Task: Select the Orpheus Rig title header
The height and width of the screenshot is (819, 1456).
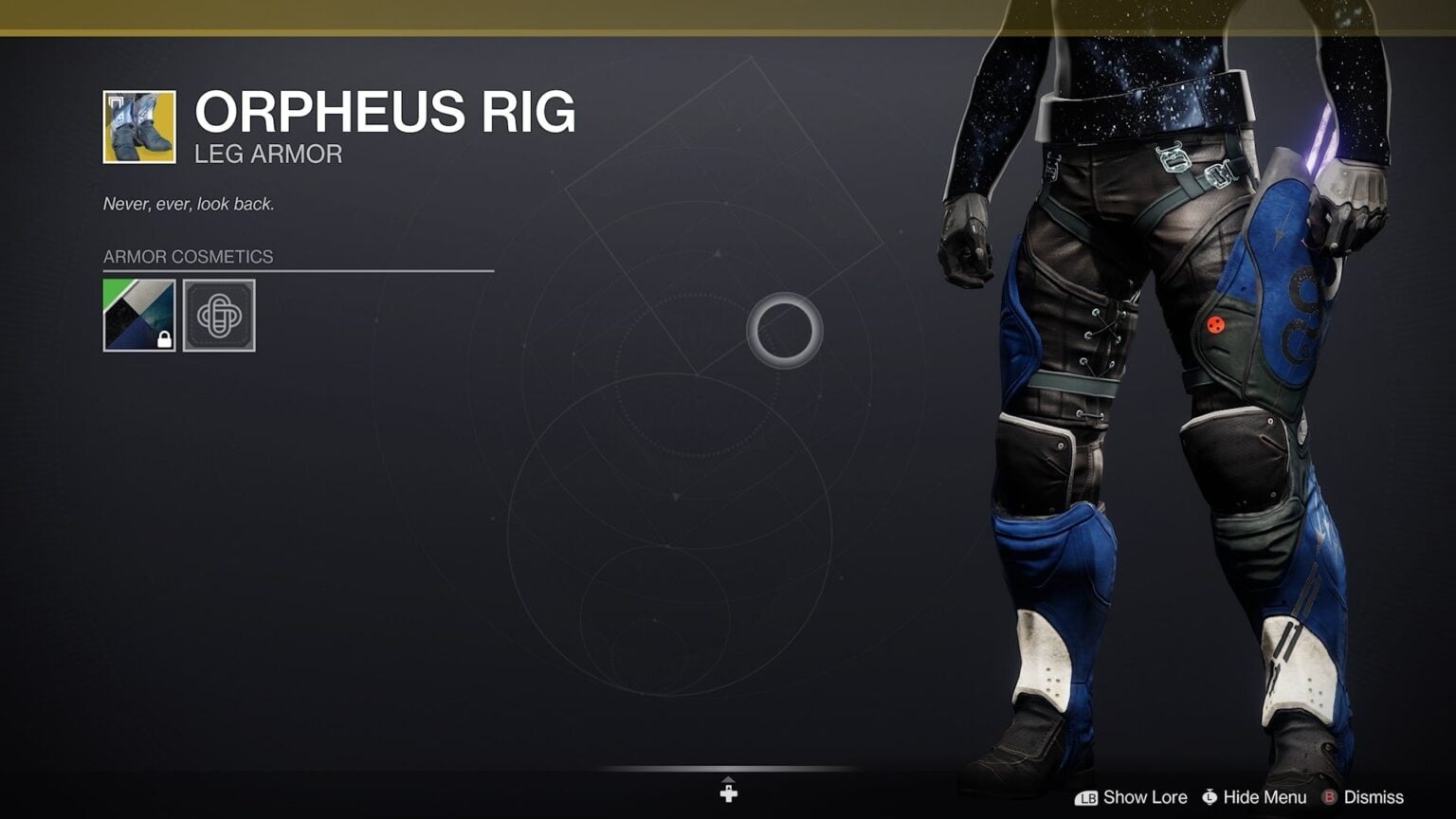Action: (385, 111)
